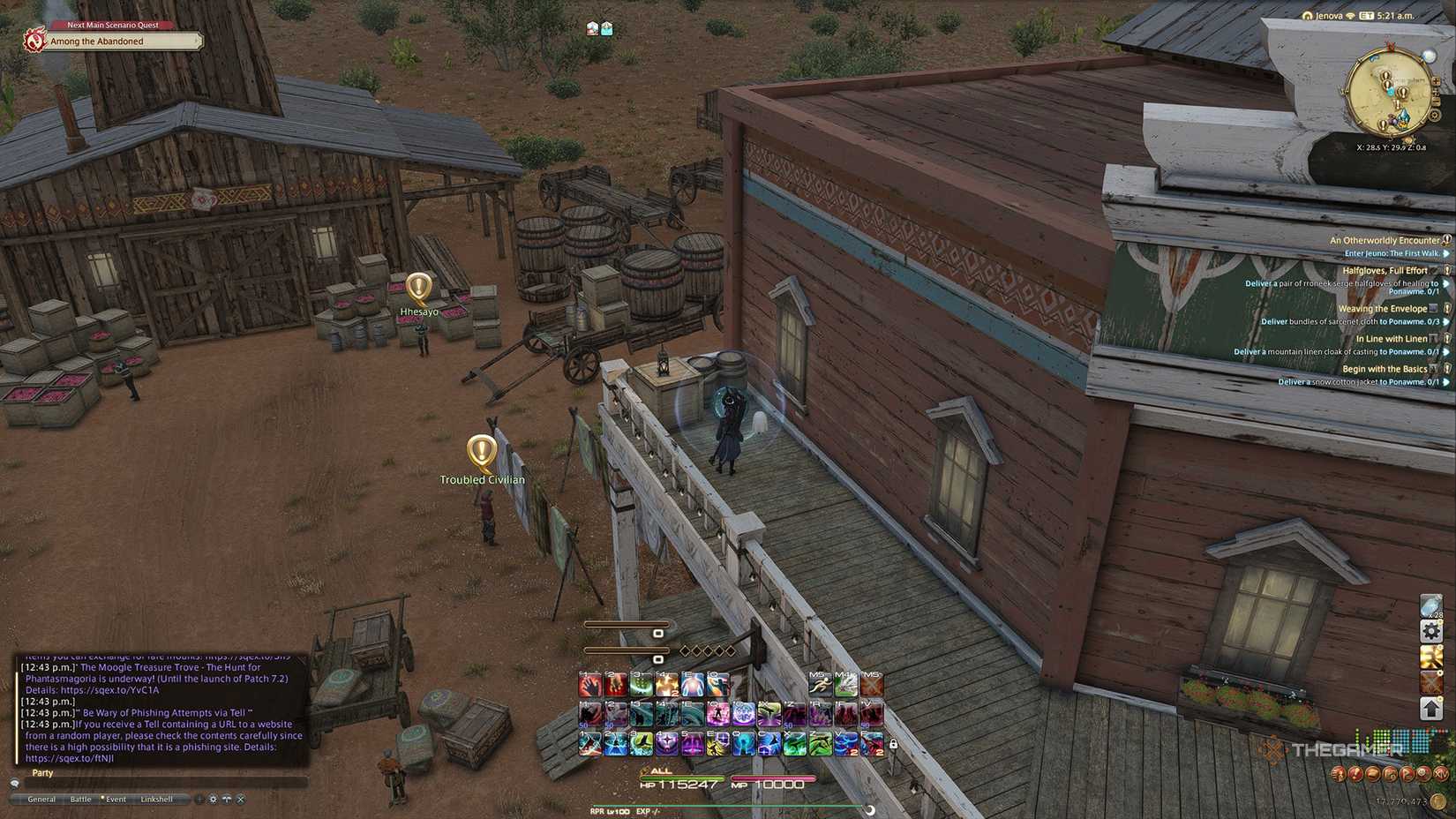Image resolution: width=1456 pixels, height=819 pixels.
Task: Open the Gold Saucer icon on the right panel
Action: [x=1430, y=657]
